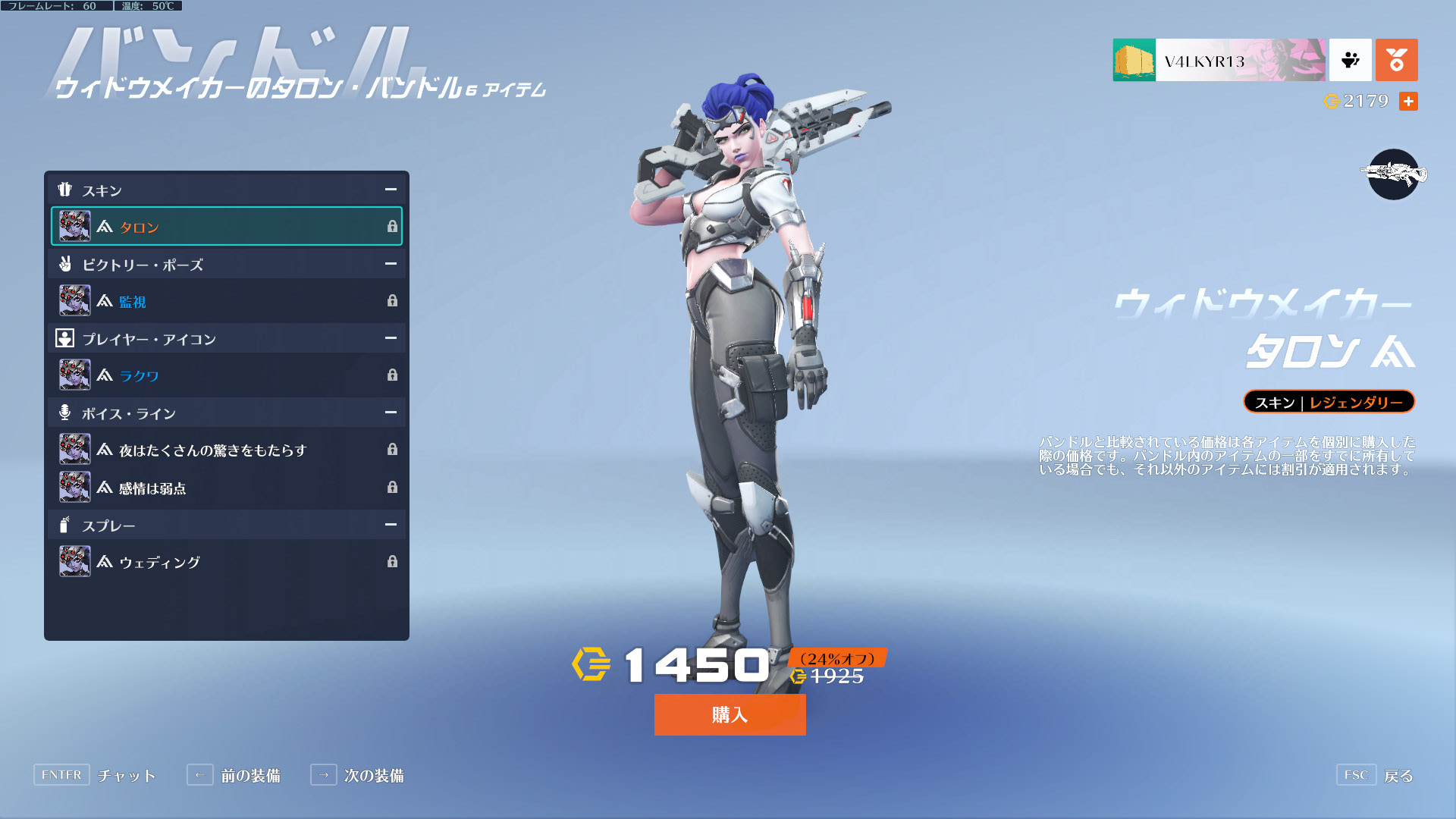Collapse the ビクトリー・ポーズ section
Image resolution: width=1456 pixels, height=819 pixels.
tap(390, 264)
